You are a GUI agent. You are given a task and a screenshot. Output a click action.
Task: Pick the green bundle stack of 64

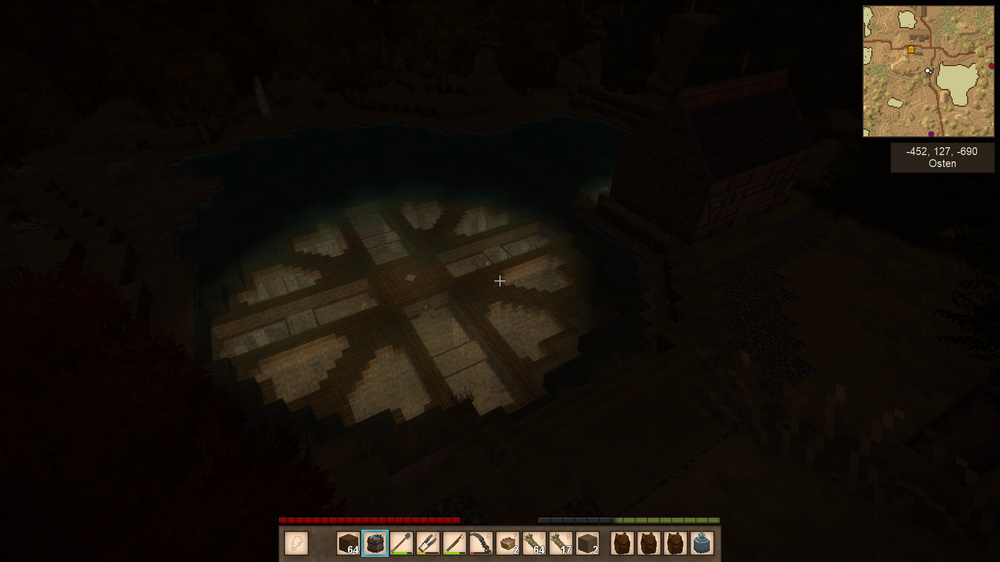pos(534,543)
